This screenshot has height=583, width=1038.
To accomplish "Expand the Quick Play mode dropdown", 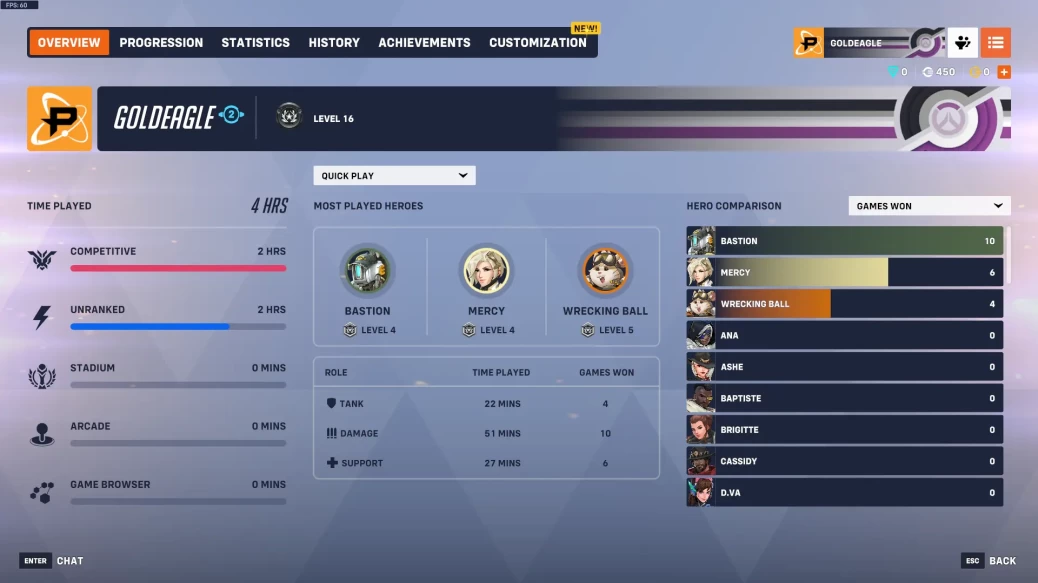I will [x=394, y=176].
